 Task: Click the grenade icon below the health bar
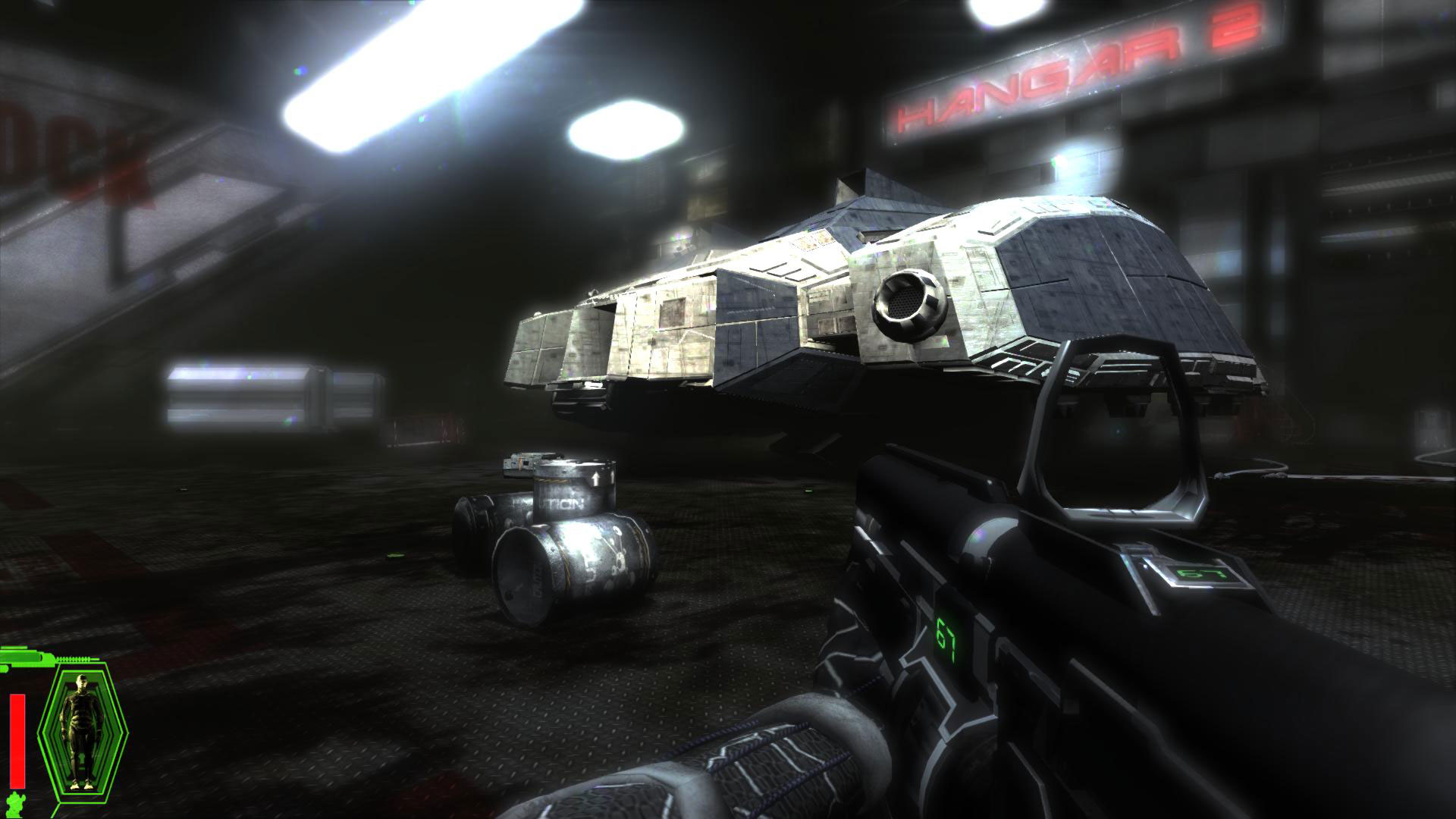(x=15, y=804)
